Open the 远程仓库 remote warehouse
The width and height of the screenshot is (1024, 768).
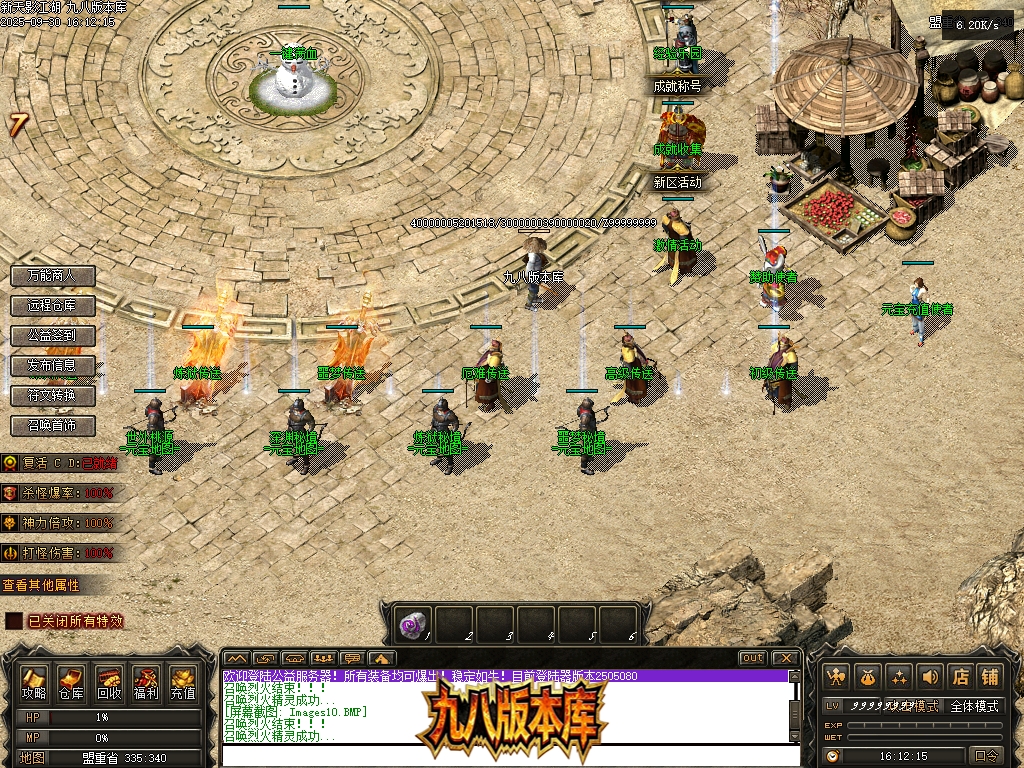(53, 305)
